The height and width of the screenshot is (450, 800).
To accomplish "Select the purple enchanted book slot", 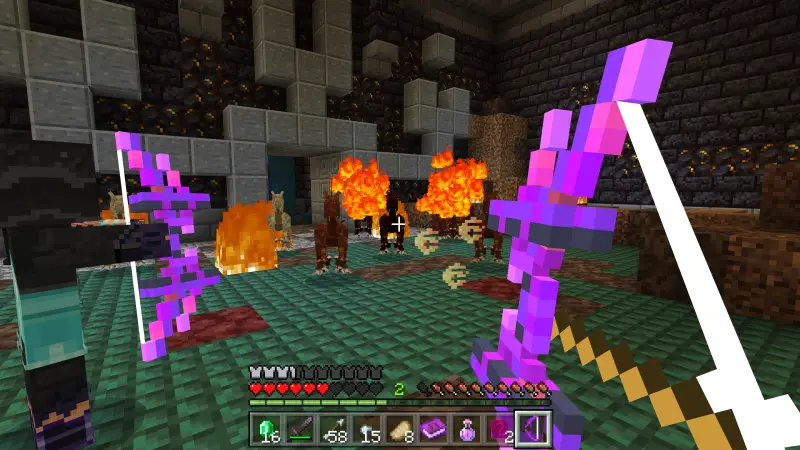I will click(434, 429).
